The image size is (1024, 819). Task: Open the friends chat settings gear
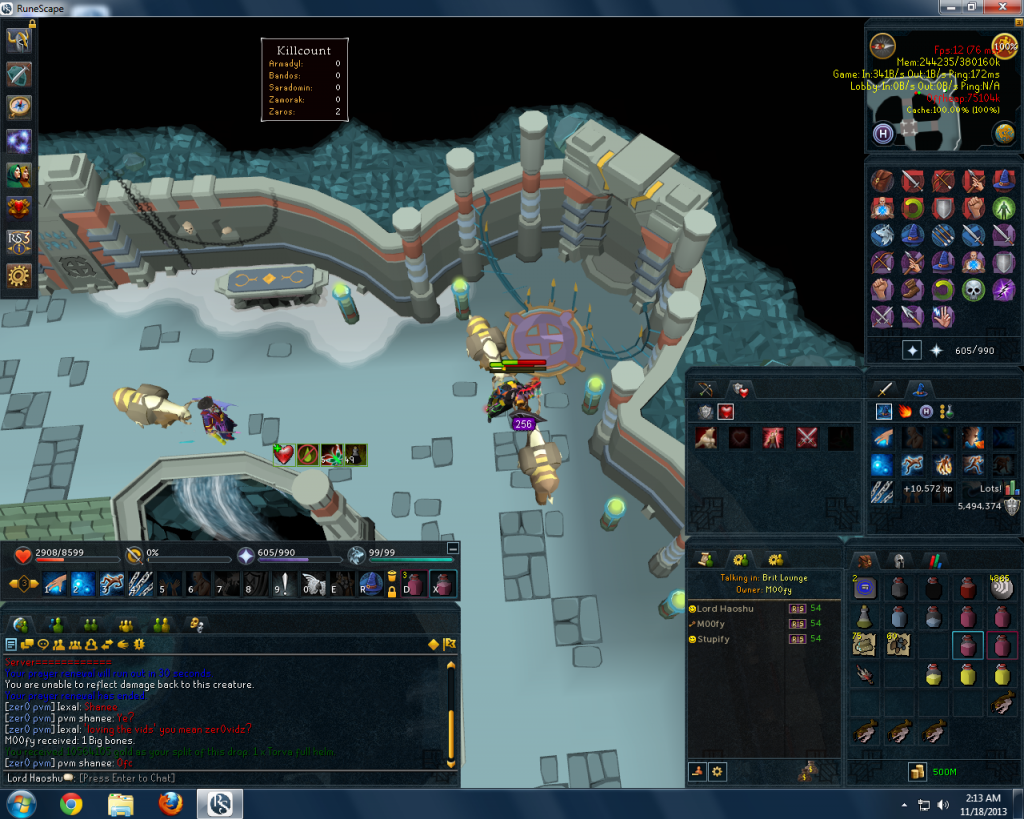click(718, 771)
